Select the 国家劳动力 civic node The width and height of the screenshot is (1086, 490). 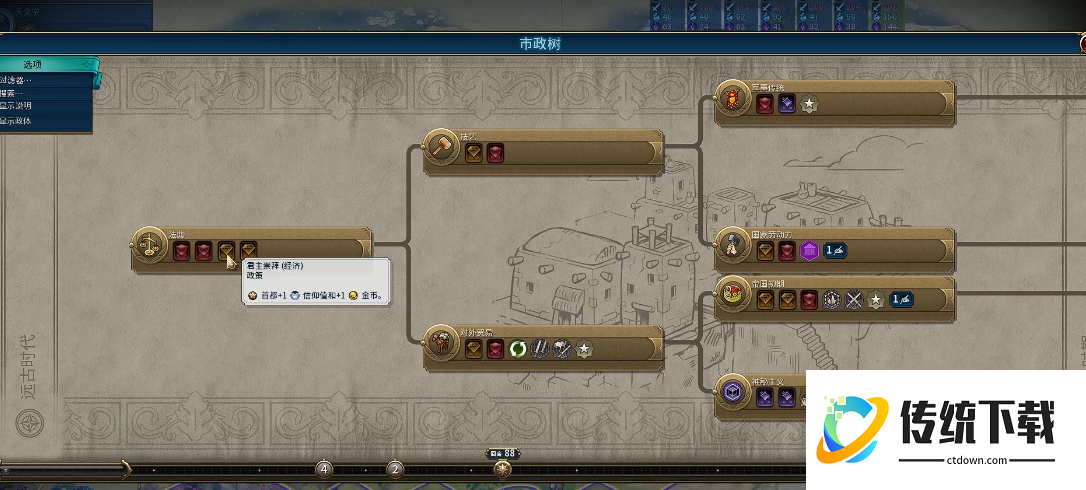[x=733, y=245]
